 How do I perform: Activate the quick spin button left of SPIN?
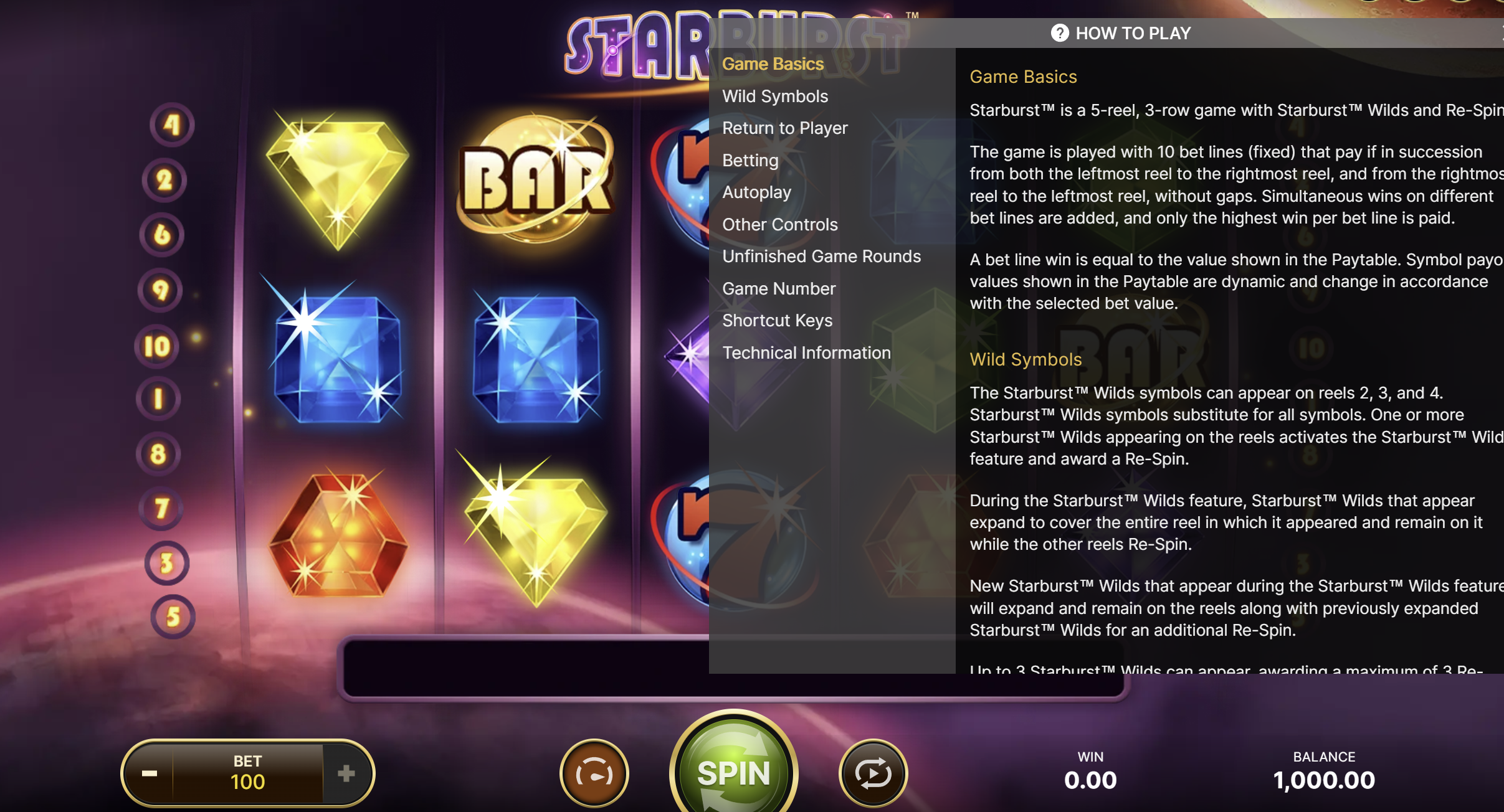(x=594, y=774)
